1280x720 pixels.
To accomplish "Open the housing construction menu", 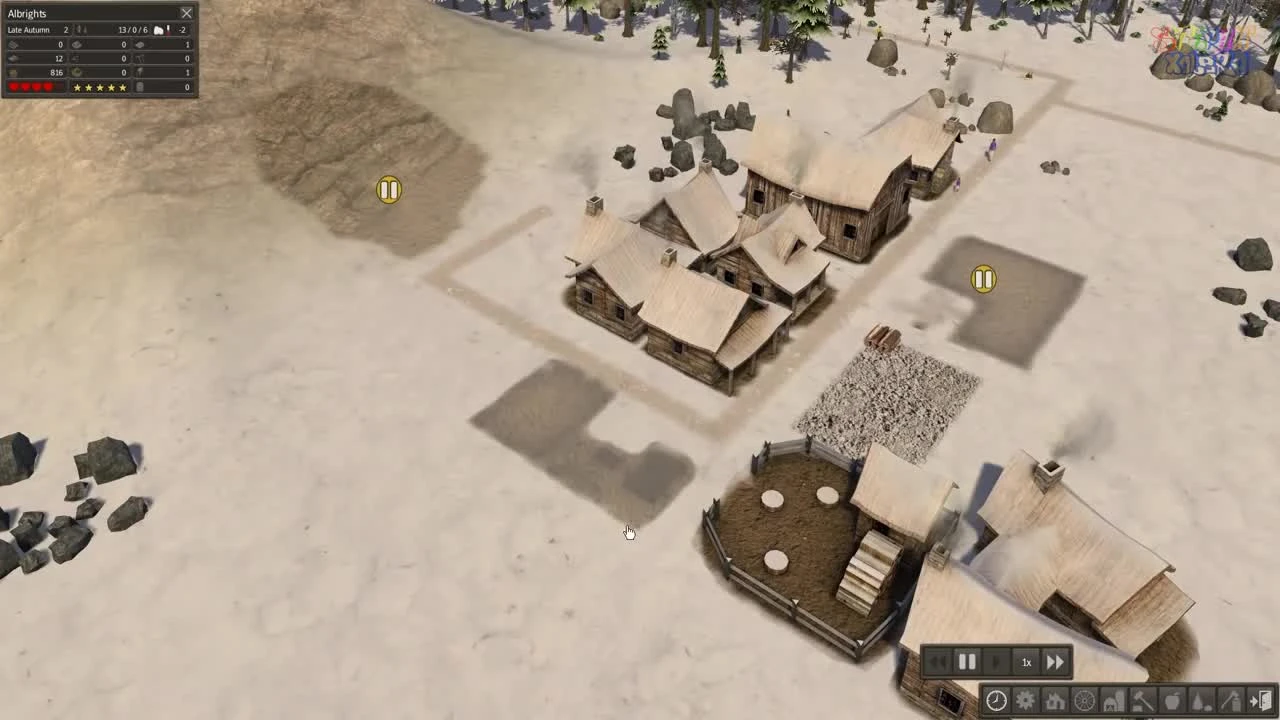I will click(1055, 700).
